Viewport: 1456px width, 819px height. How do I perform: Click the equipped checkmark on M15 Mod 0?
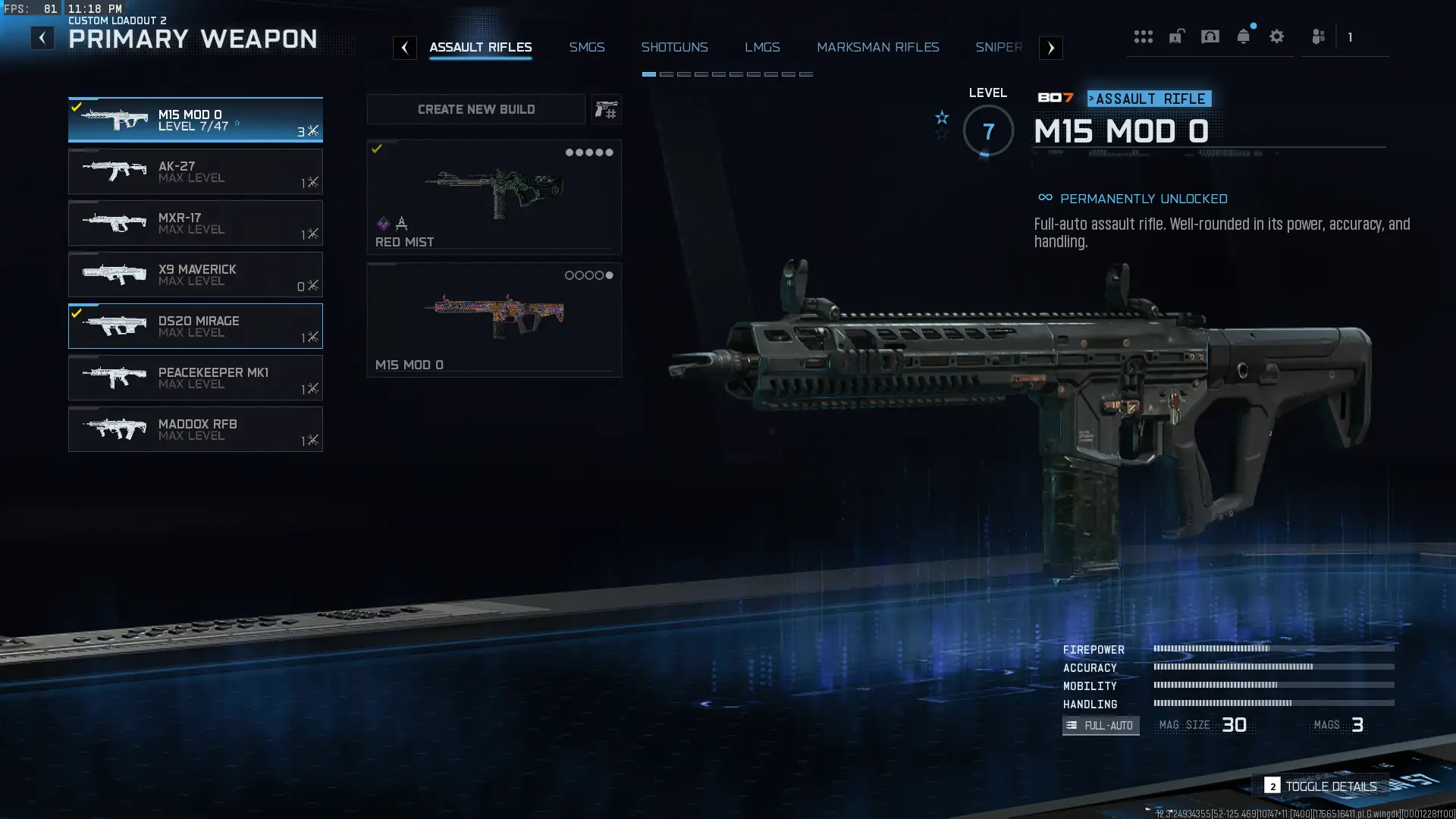(76, 105)
